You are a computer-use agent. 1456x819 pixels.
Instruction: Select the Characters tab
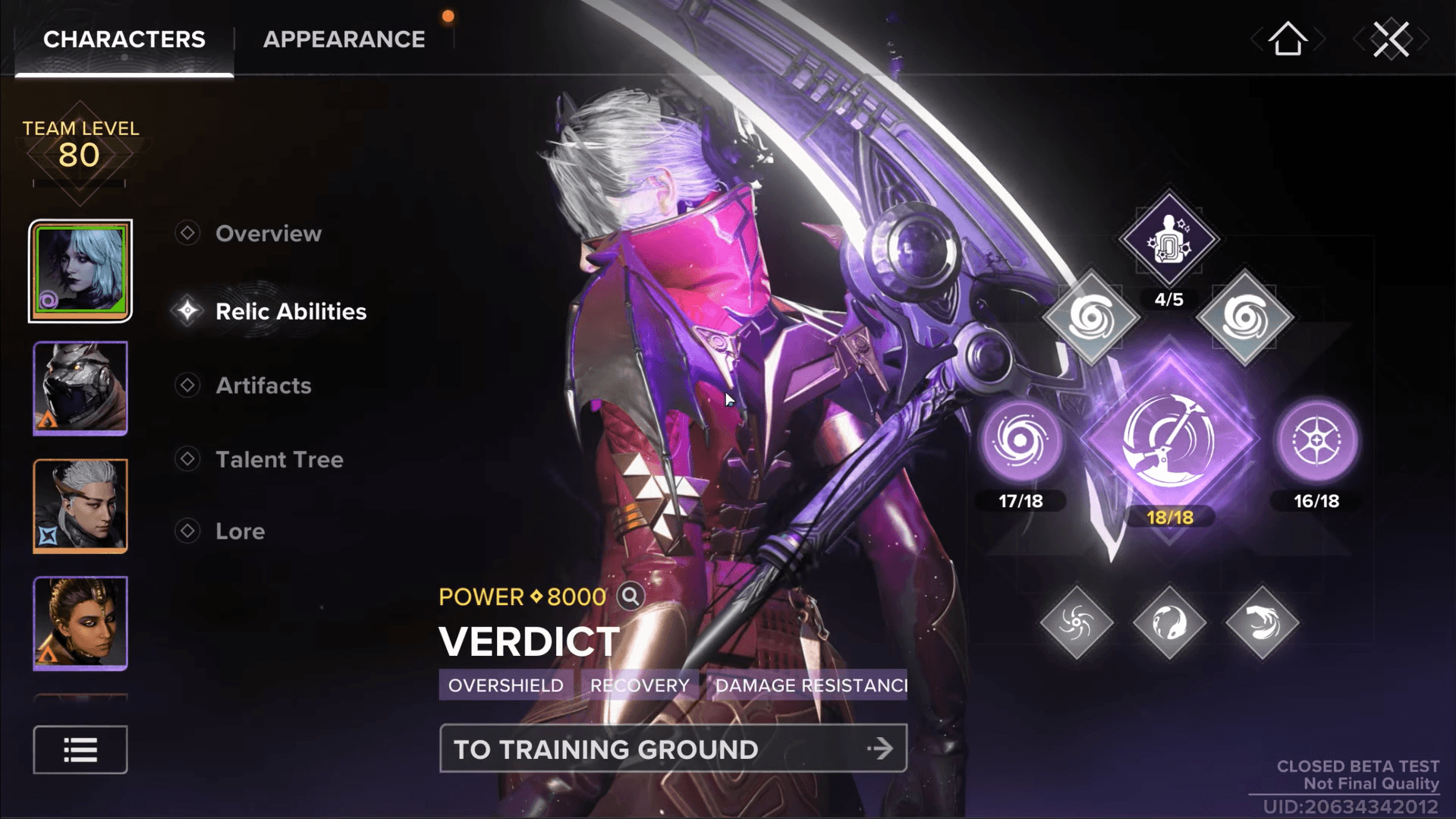tap(124, 39)
